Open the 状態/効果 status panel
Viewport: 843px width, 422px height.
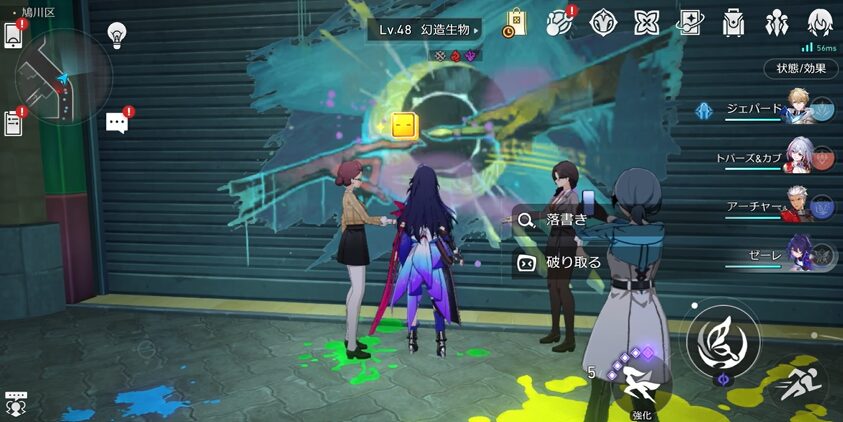coord(801,69)
